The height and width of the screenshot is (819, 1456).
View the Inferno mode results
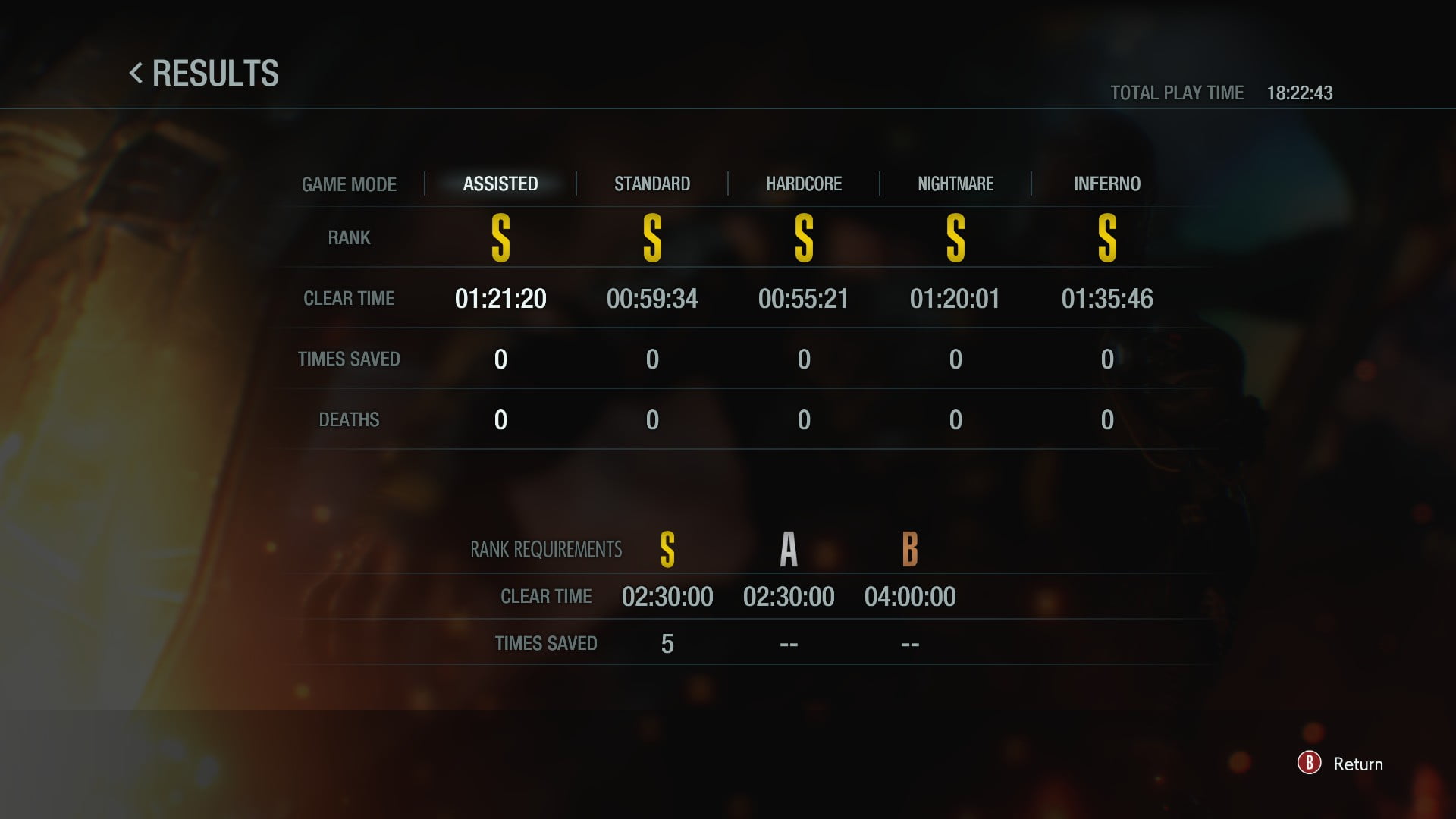[1107, 184]
